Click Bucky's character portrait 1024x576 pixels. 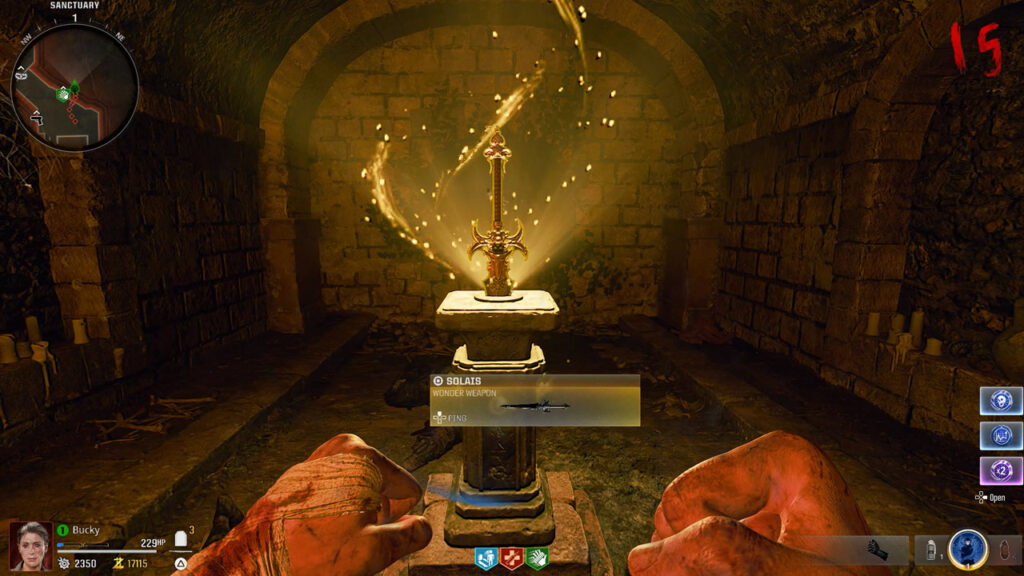point(29,546)
